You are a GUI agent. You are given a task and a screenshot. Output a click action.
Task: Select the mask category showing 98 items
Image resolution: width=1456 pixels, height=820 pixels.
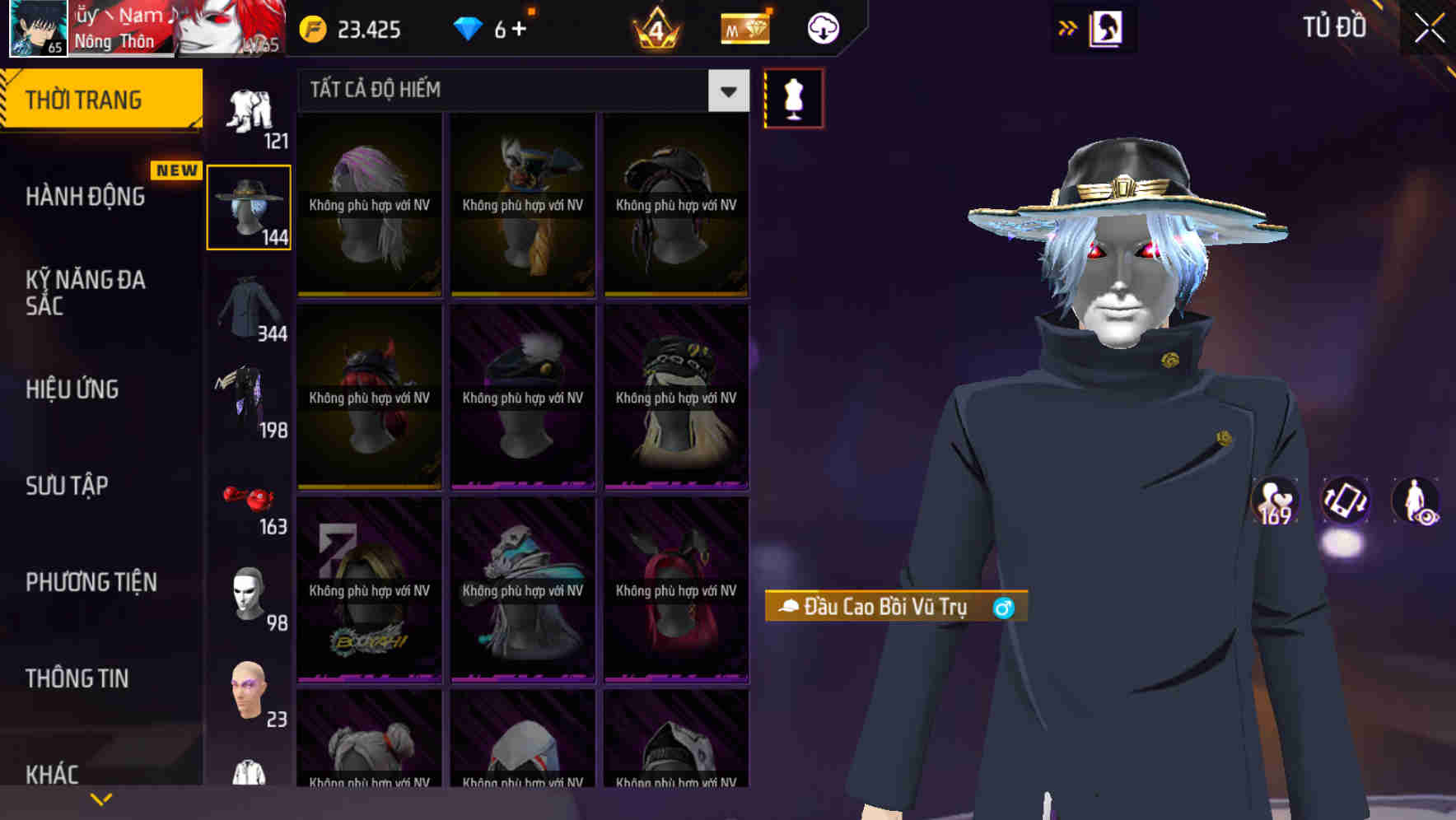pyautogui.click(x=247, y=593)
